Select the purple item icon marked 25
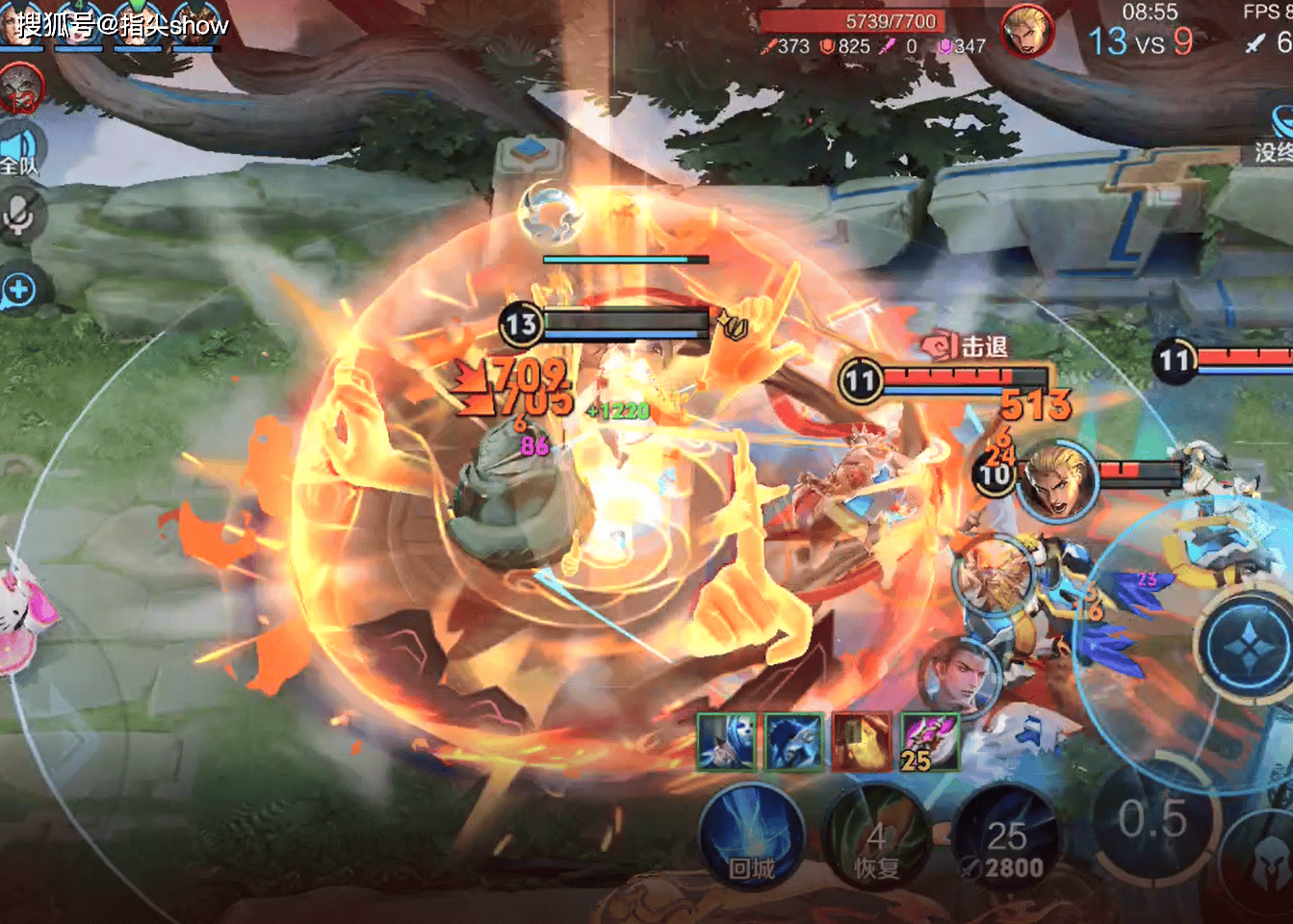The width and height of the screenshot is (1293, 924). (x=930, y=742)
